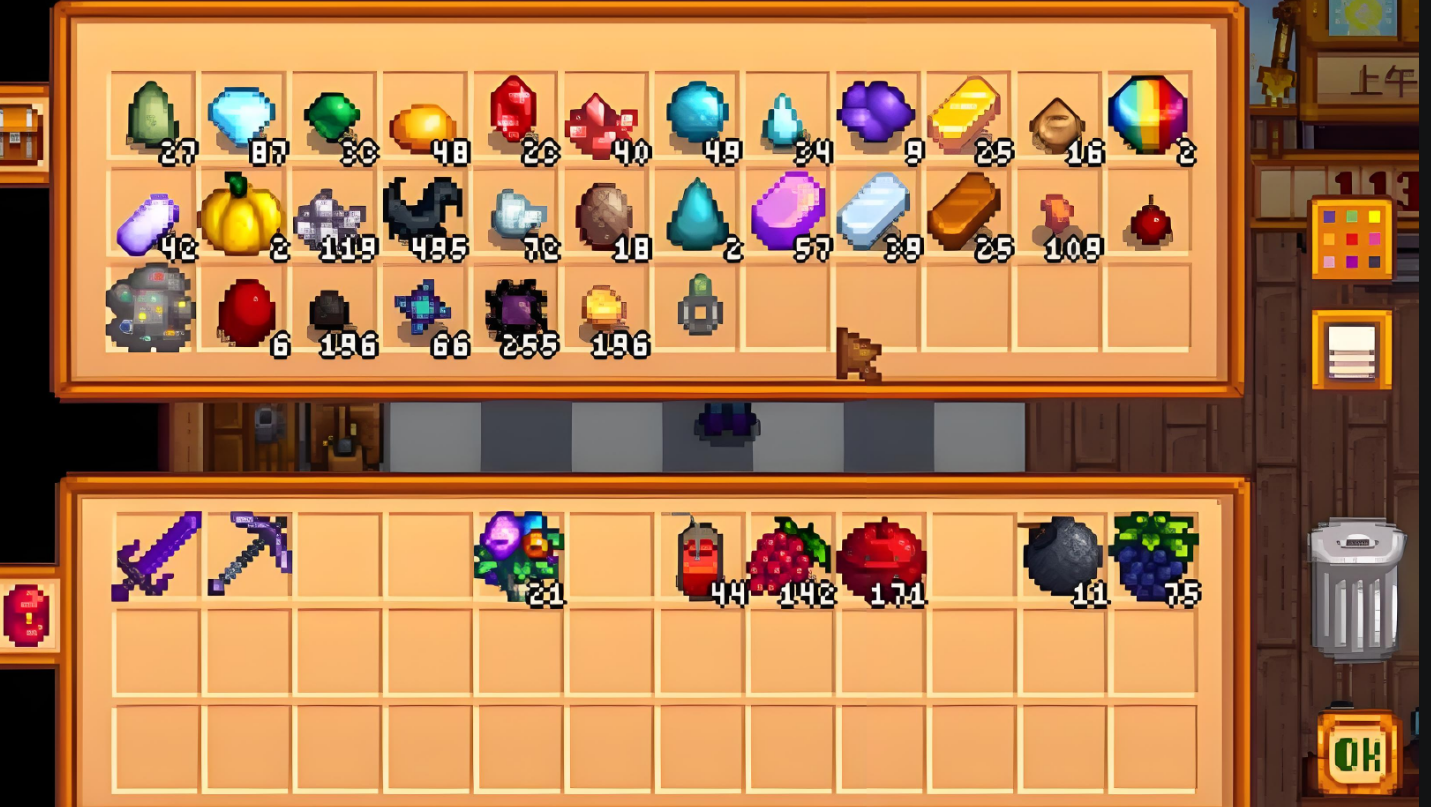This screenshot has width=1431, height=807.
Task: Confirm with the OK button
Action: [1357, 752]
